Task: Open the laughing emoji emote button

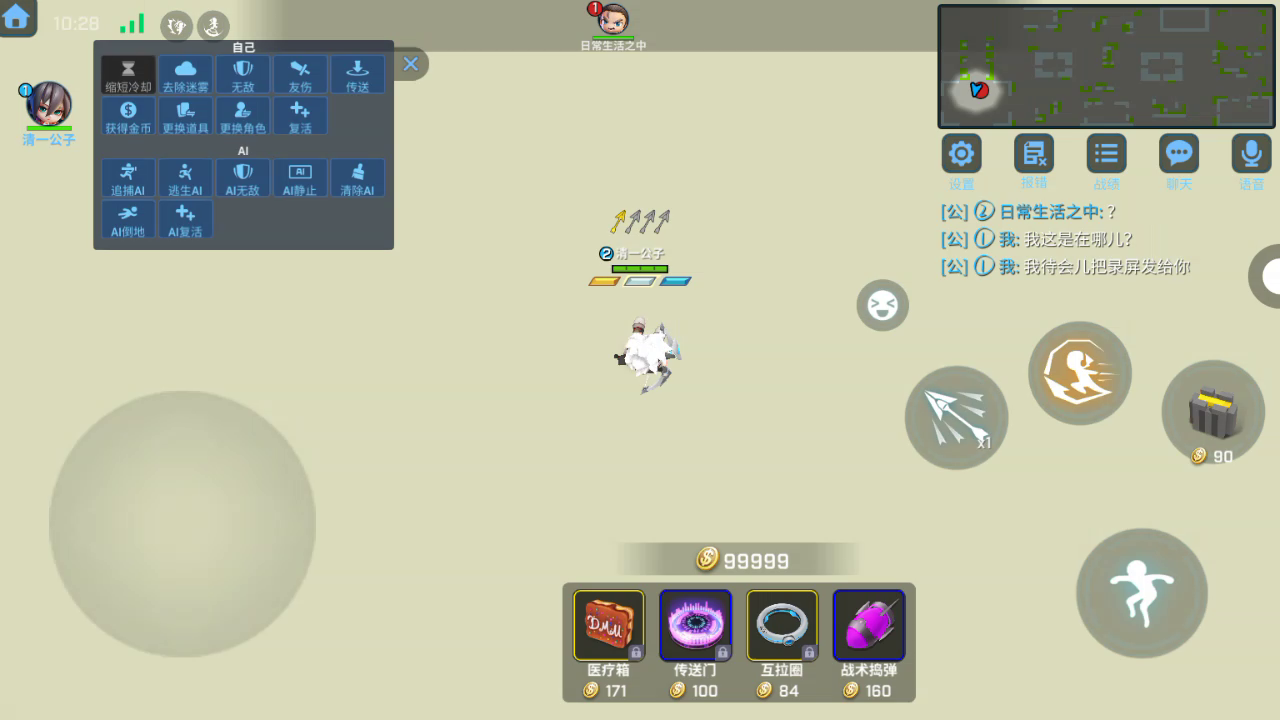Action: coord(882,305)
